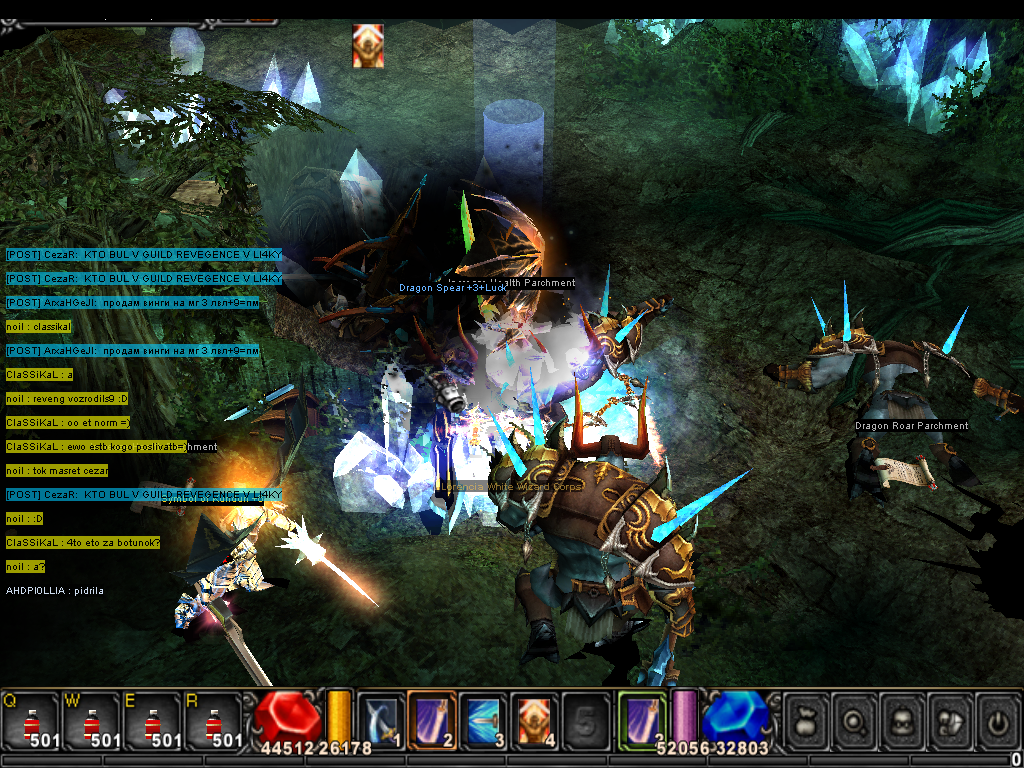
Task: Click CezaR's top [POST] chat message
Action: point(143,255)
